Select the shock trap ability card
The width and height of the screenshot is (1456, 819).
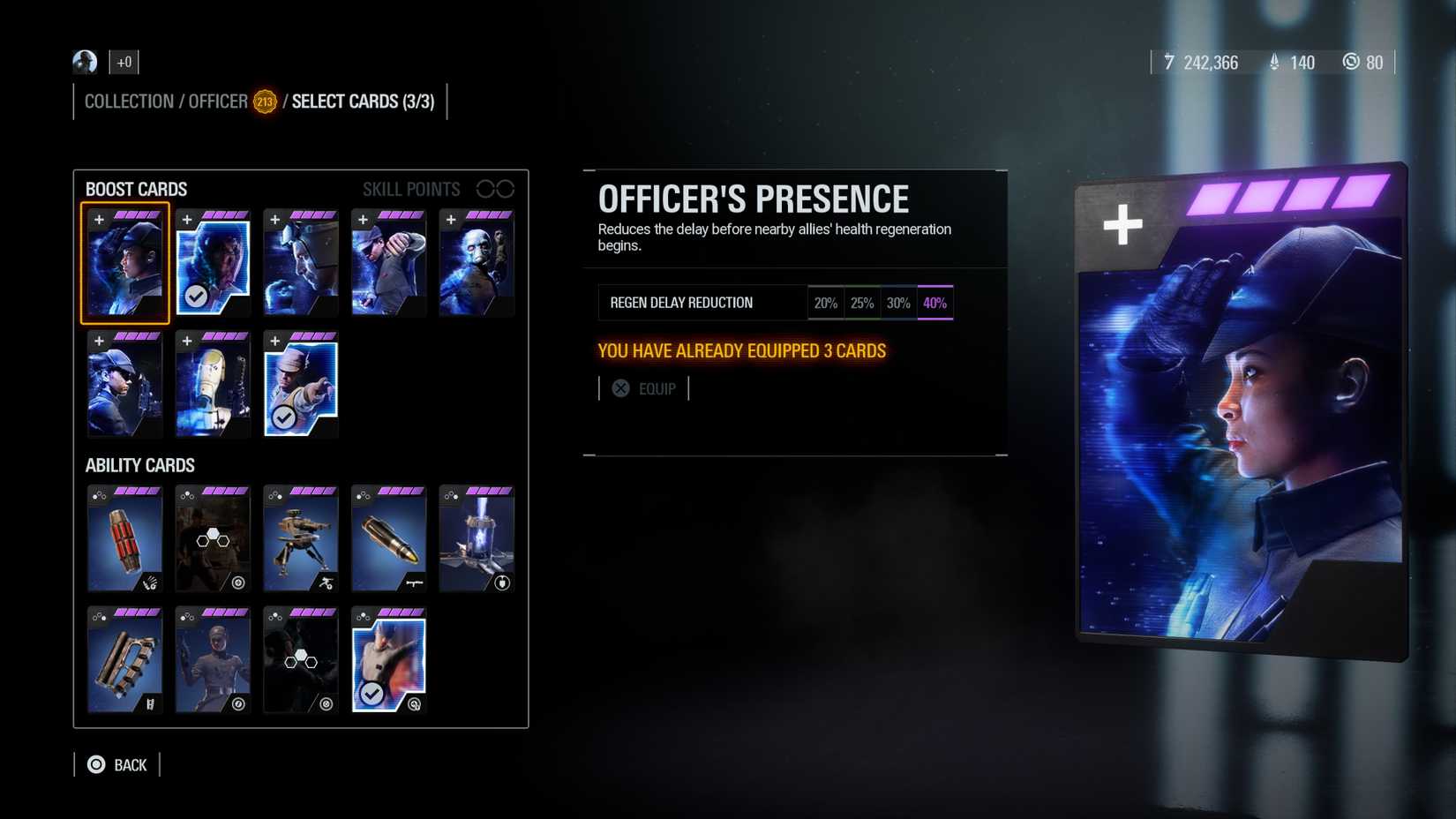coord(477,538)
